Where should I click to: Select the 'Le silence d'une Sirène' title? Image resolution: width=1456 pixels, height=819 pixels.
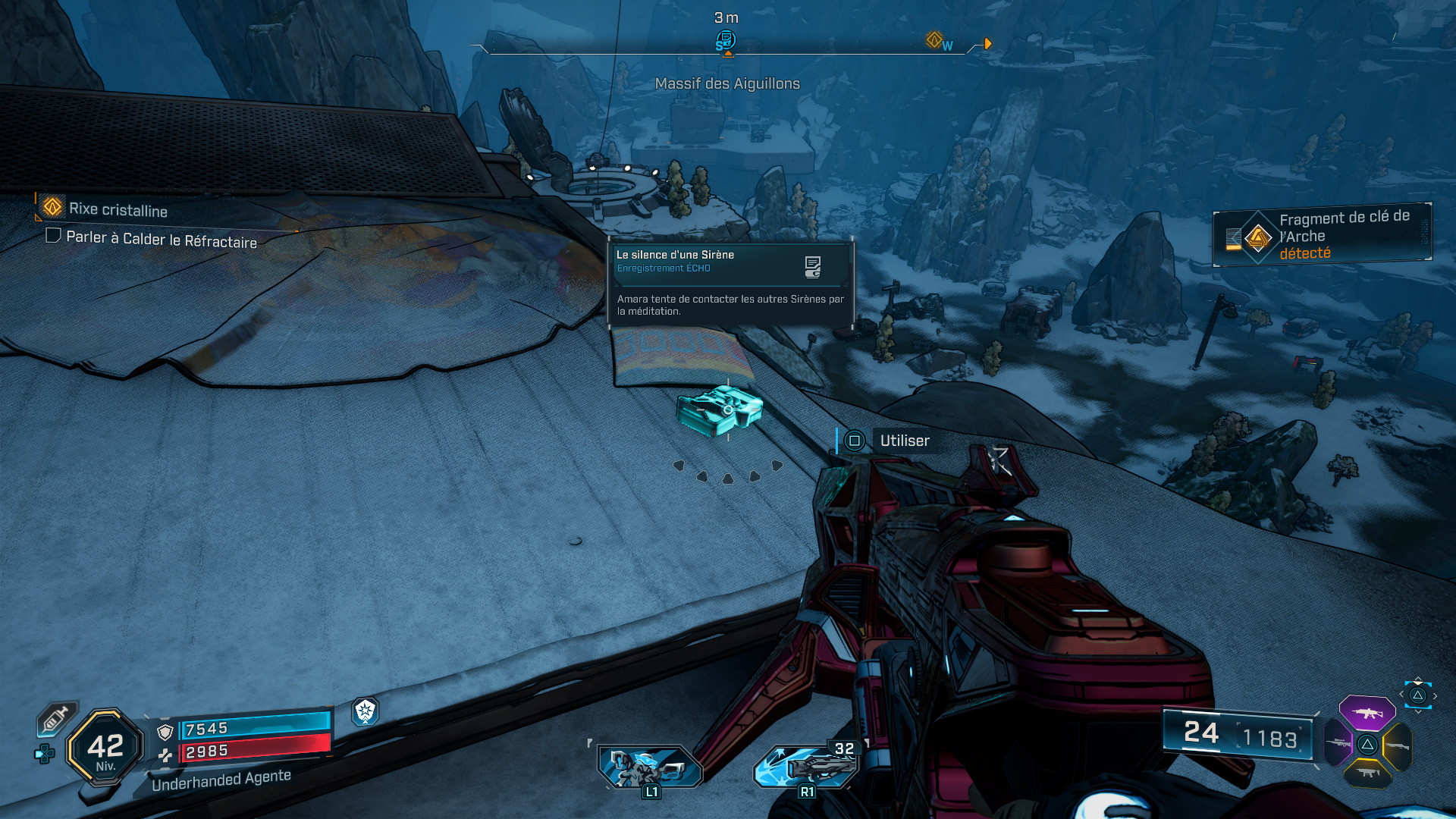pyautogui.click(x=674, y=255)
